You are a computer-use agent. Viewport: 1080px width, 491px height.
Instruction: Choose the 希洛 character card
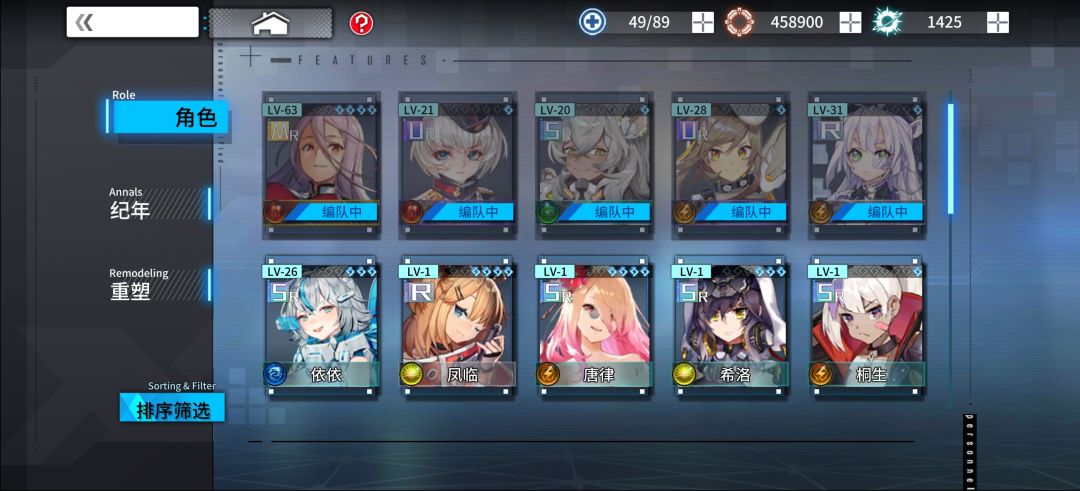(730, 328)
